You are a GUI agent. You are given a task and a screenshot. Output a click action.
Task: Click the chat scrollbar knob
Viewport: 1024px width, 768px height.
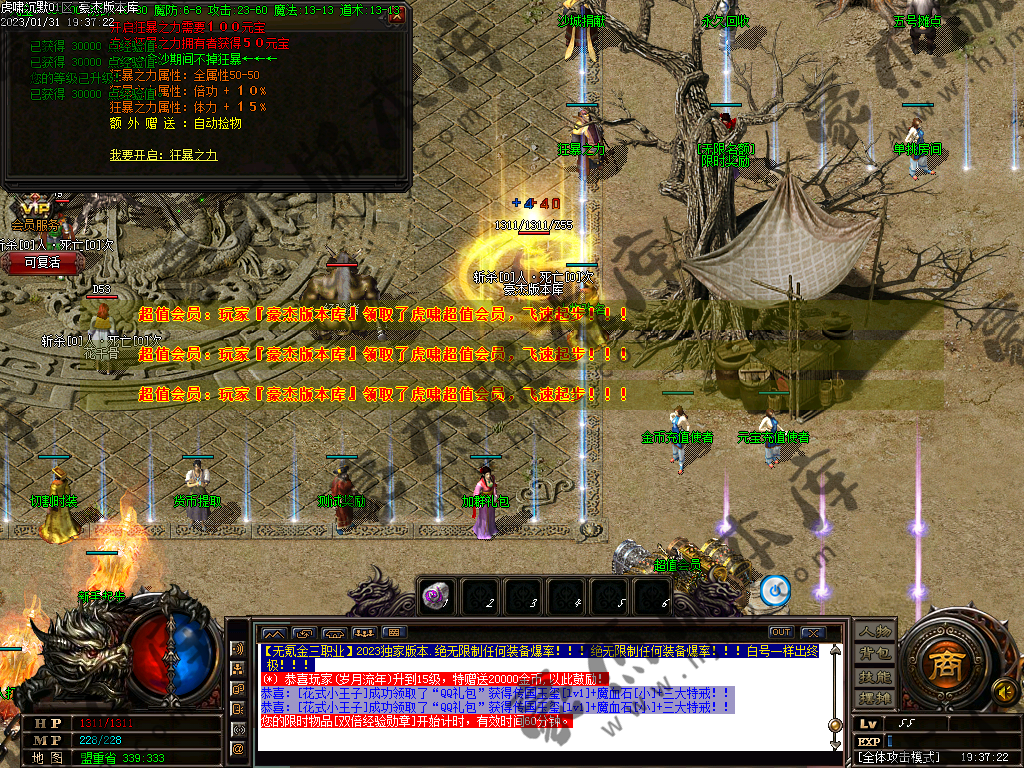coord(835,724)
